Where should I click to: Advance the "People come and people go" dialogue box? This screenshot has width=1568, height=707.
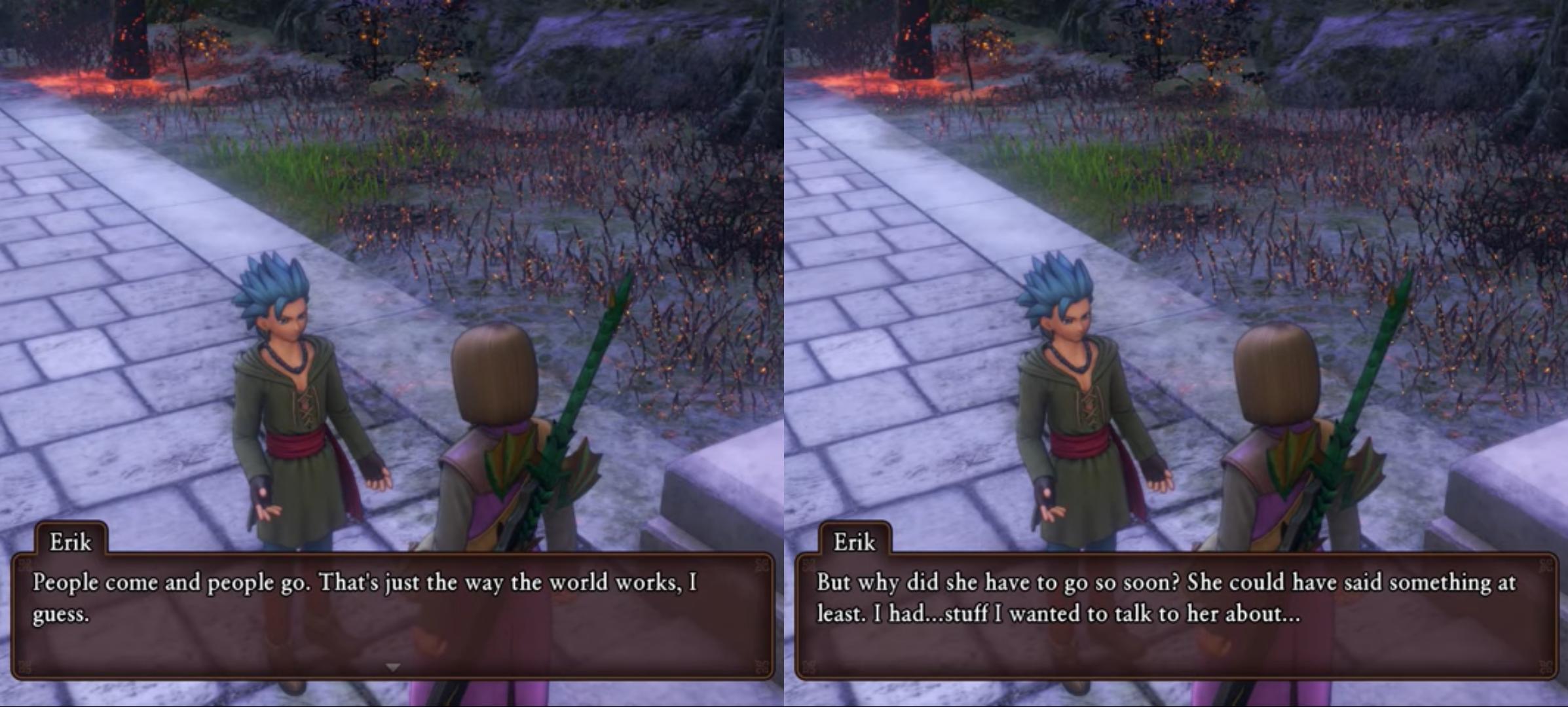(x=393, y=615)
